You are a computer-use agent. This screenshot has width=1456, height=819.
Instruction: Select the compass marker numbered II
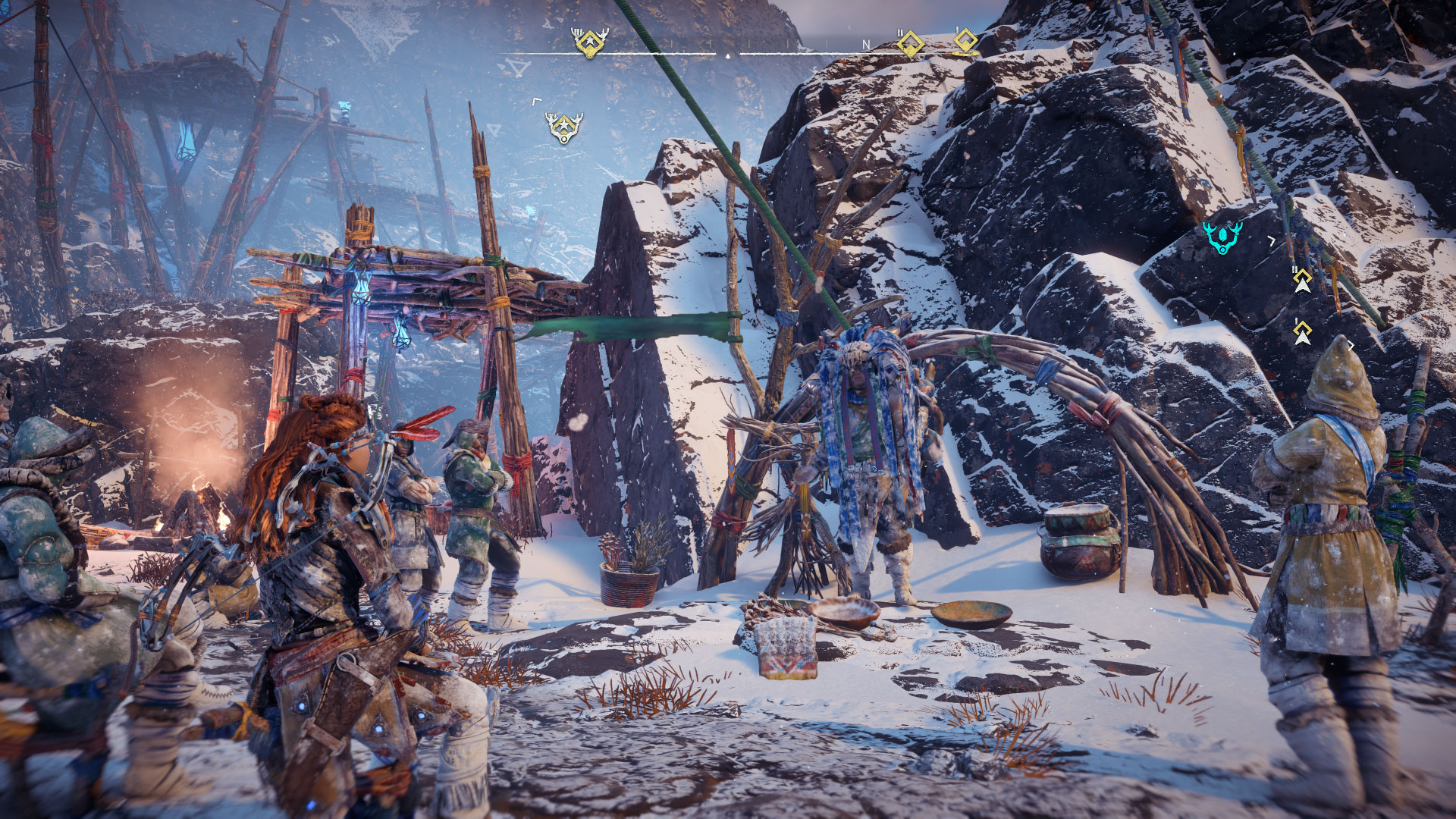910,43
